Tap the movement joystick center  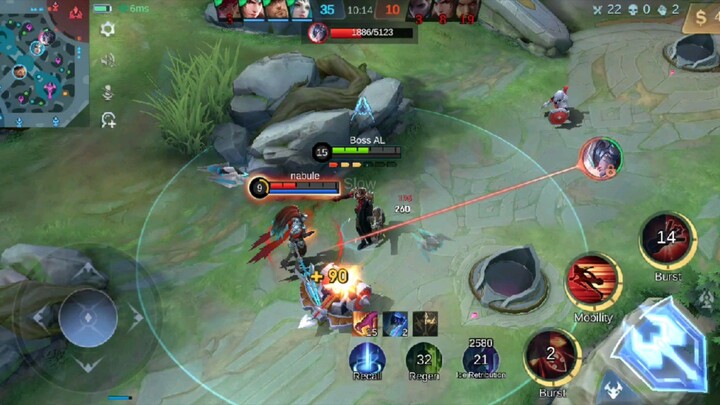(x=87, y=318)
